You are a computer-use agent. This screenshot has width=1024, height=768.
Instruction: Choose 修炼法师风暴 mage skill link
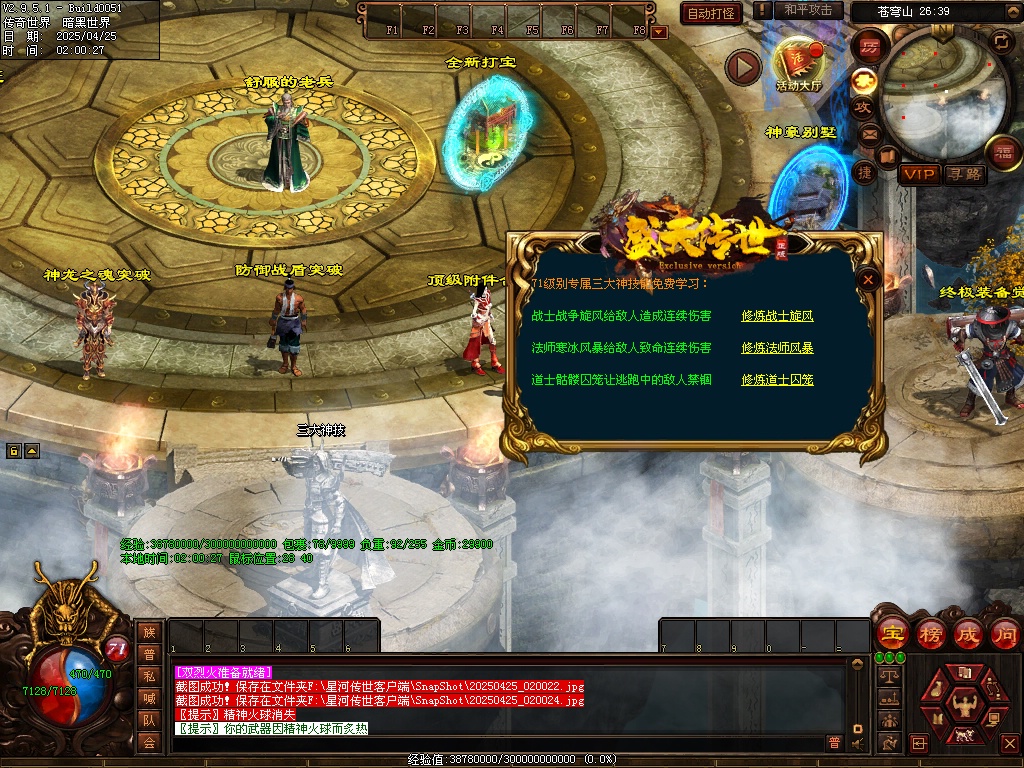tap(777, 348)
